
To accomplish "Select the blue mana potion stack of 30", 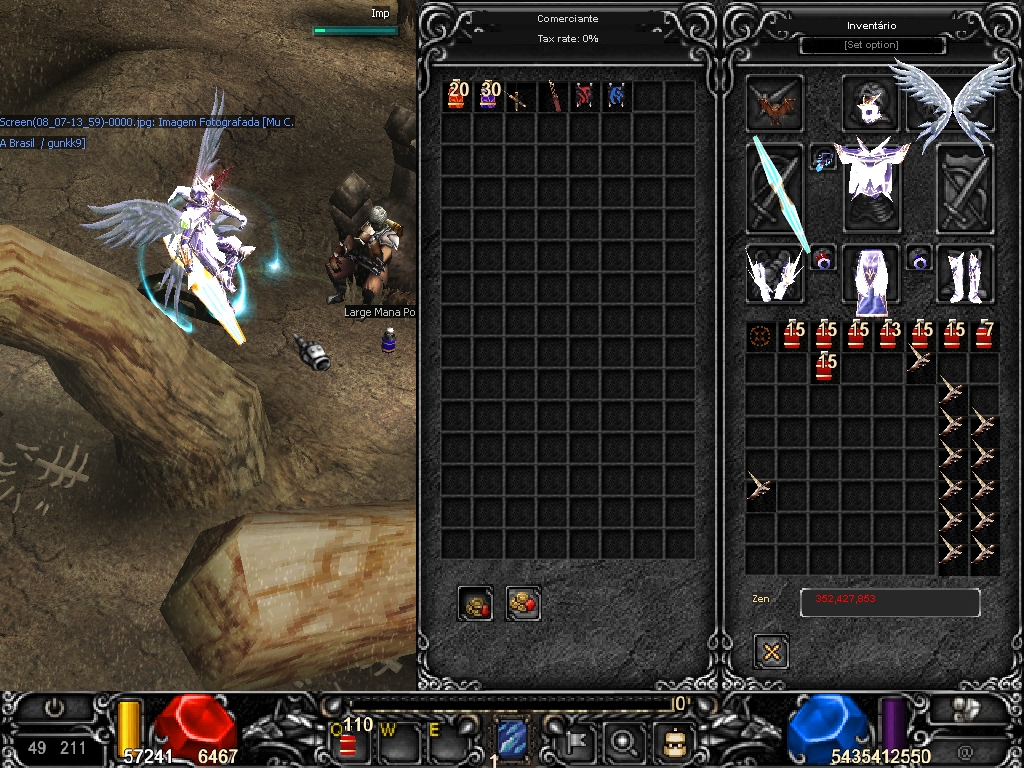I will pos(489,96).
